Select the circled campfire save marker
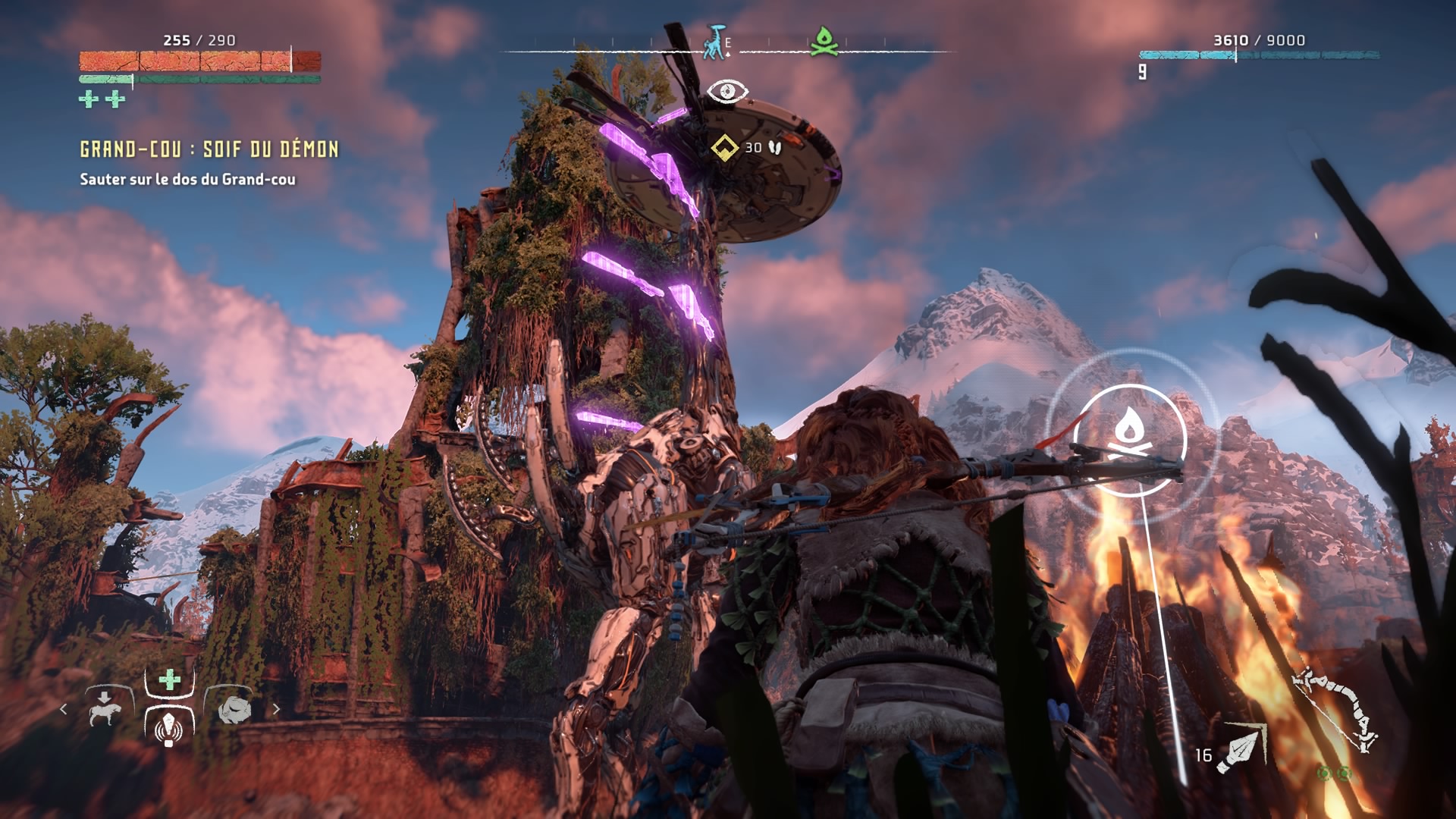 click(1130, 440)
